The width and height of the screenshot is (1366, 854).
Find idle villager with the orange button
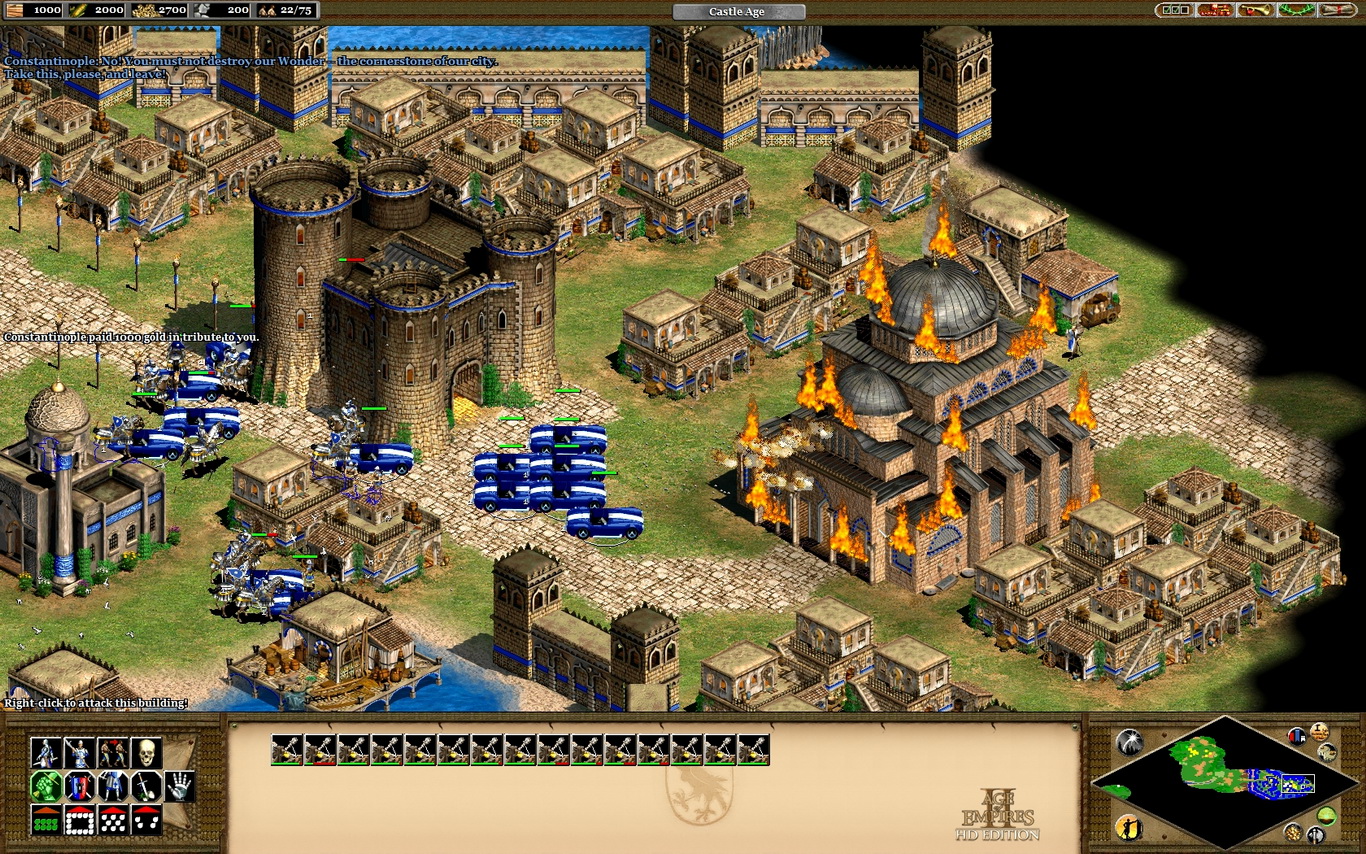click(x=1128, y=827)
